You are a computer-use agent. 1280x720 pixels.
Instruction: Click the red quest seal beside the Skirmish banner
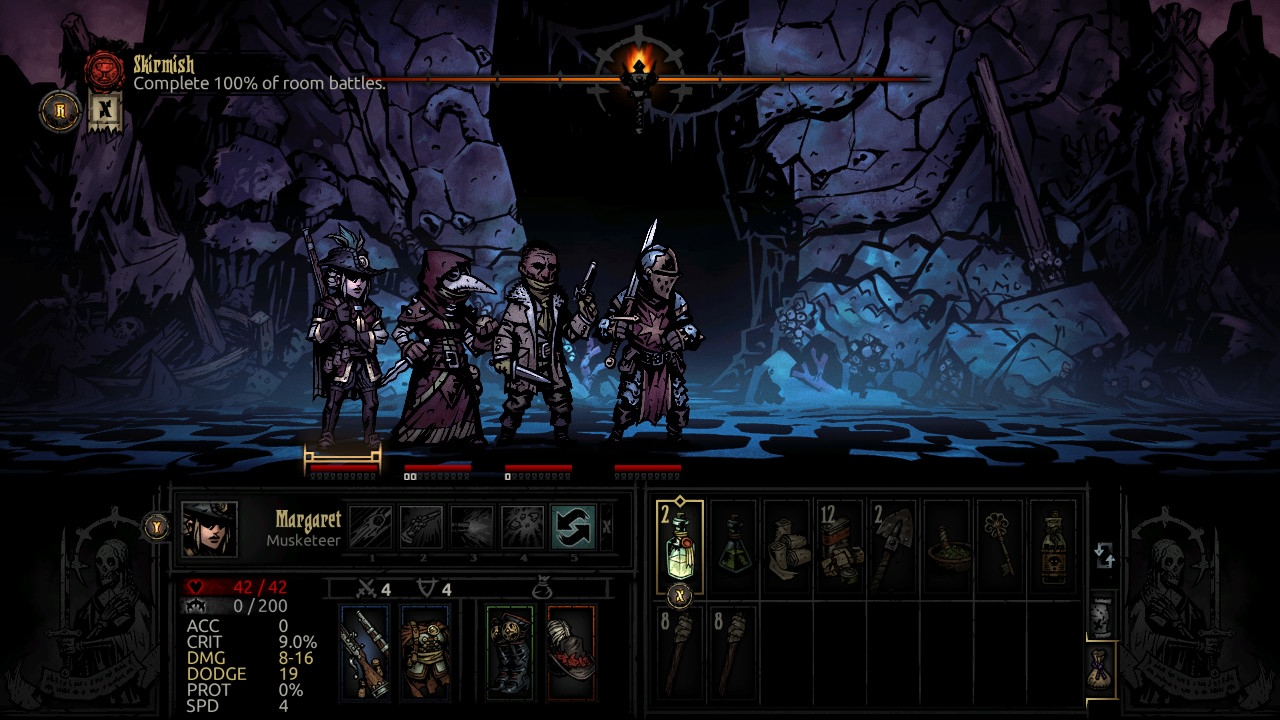105,67
